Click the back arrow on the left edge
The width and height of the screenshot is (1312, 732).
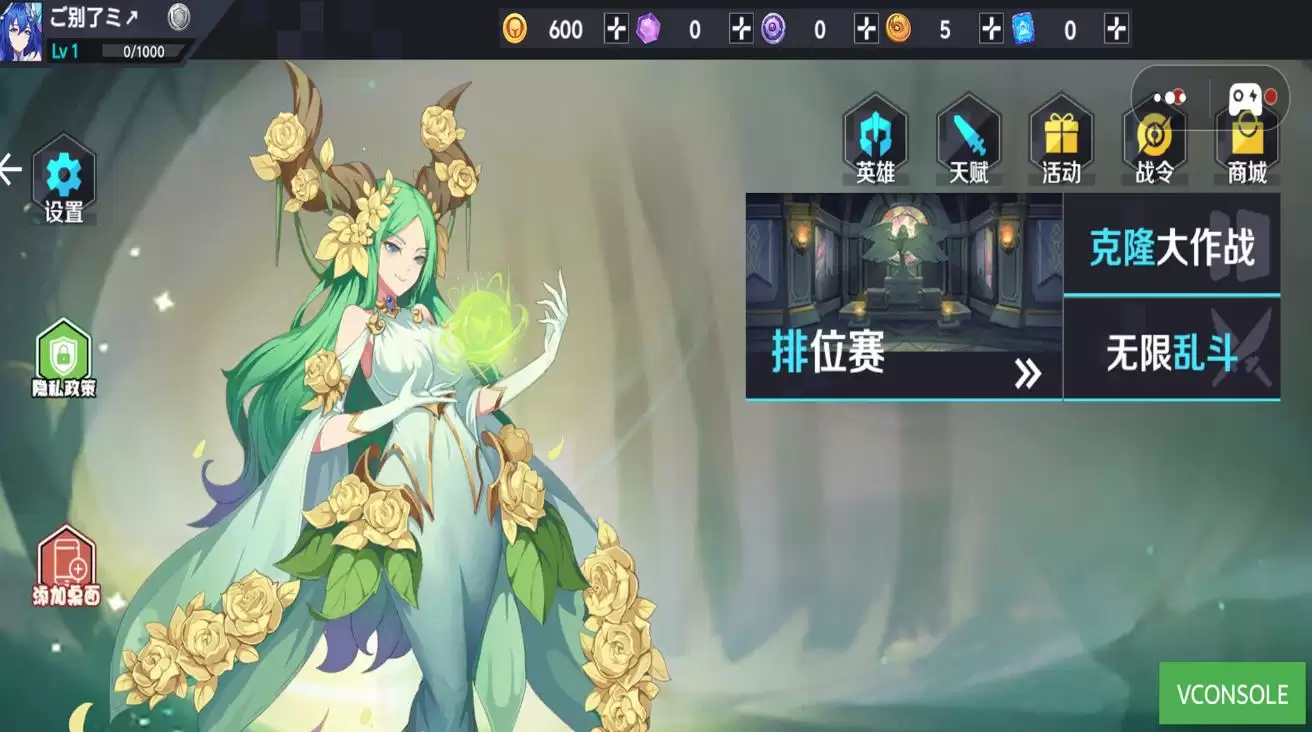[13, 168]
